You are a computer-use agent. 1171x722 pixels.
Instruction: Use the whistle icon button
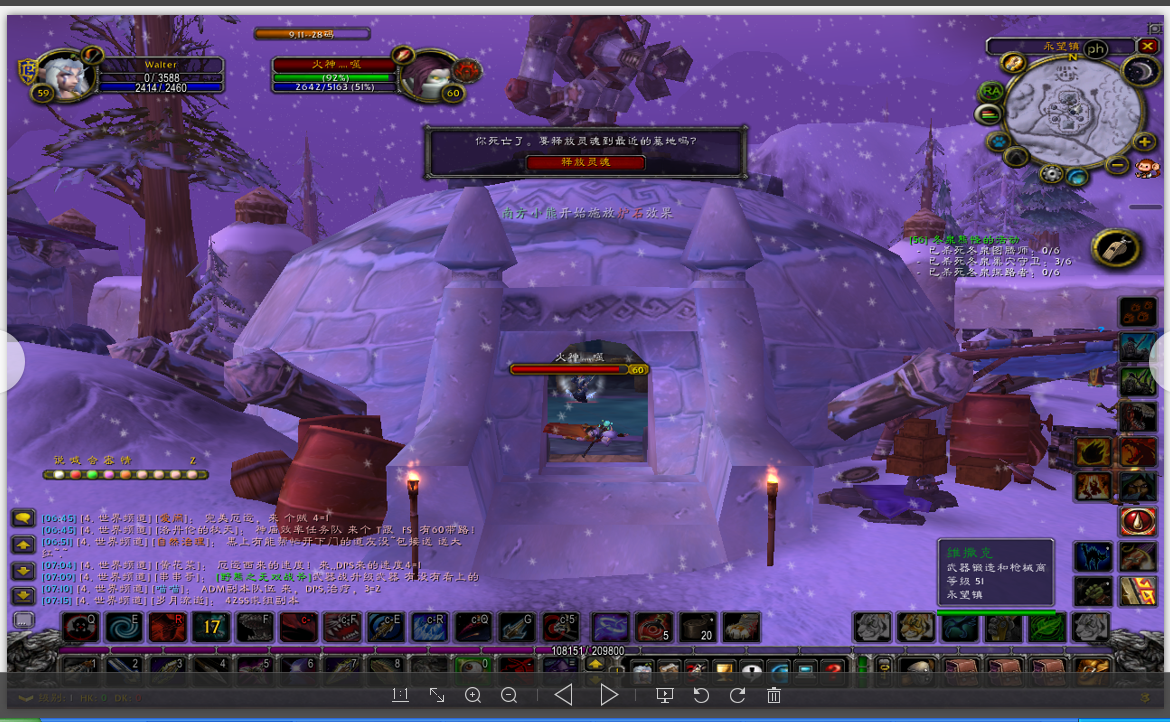(1115, 248)
